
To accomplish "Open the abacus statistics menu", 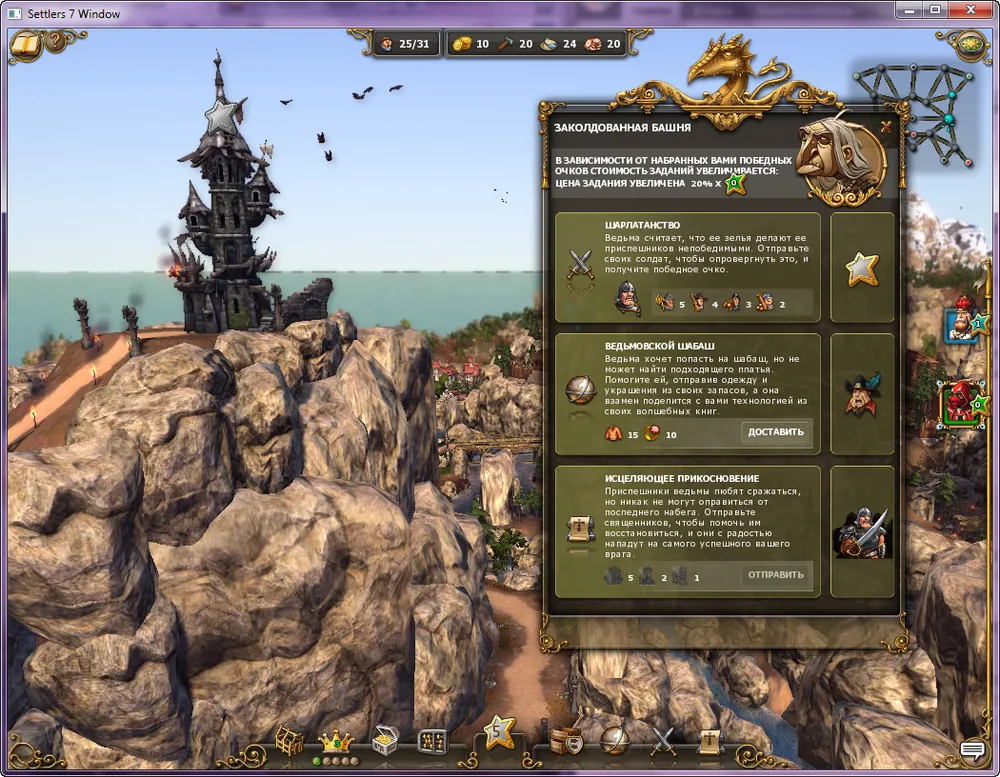I will (x=431, y=741).
